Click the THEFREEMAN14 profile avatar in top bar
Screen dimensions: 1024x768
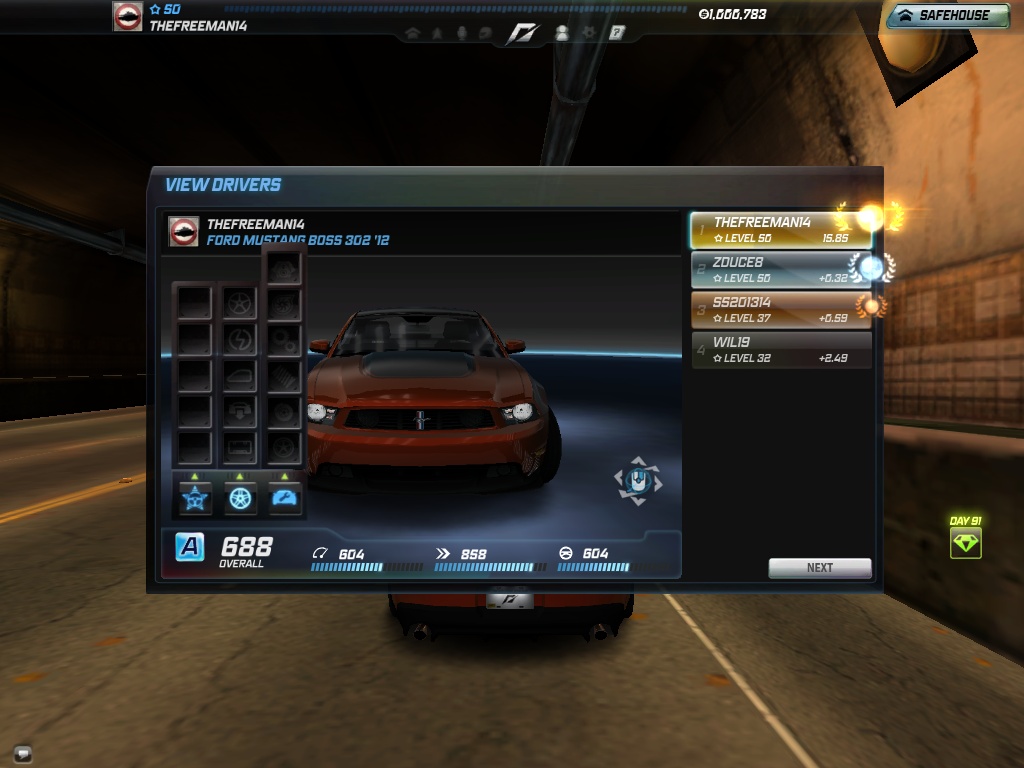pos(127,17)
